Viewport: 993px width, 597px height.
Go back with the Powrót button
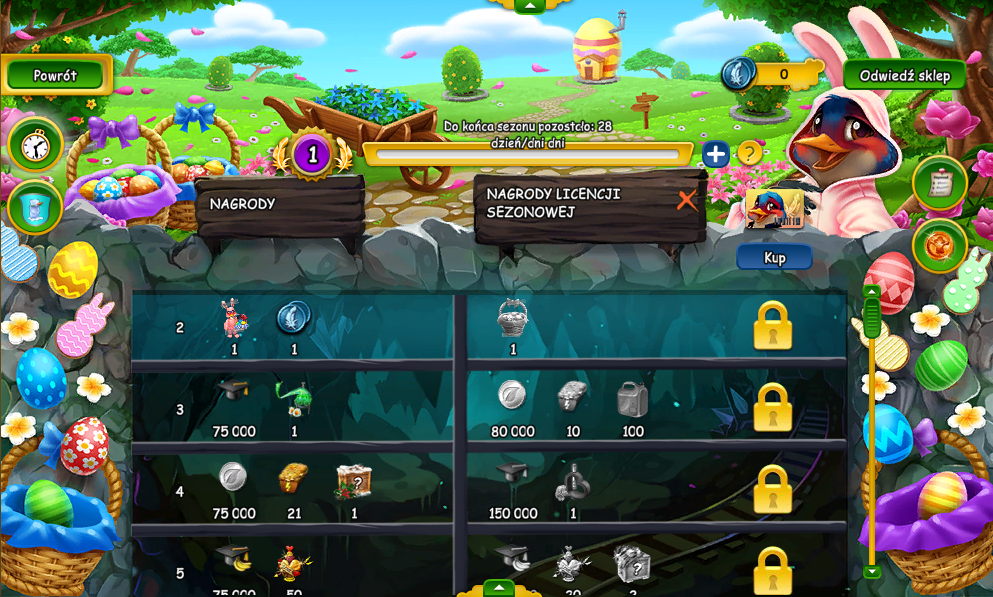pos(55,75)
